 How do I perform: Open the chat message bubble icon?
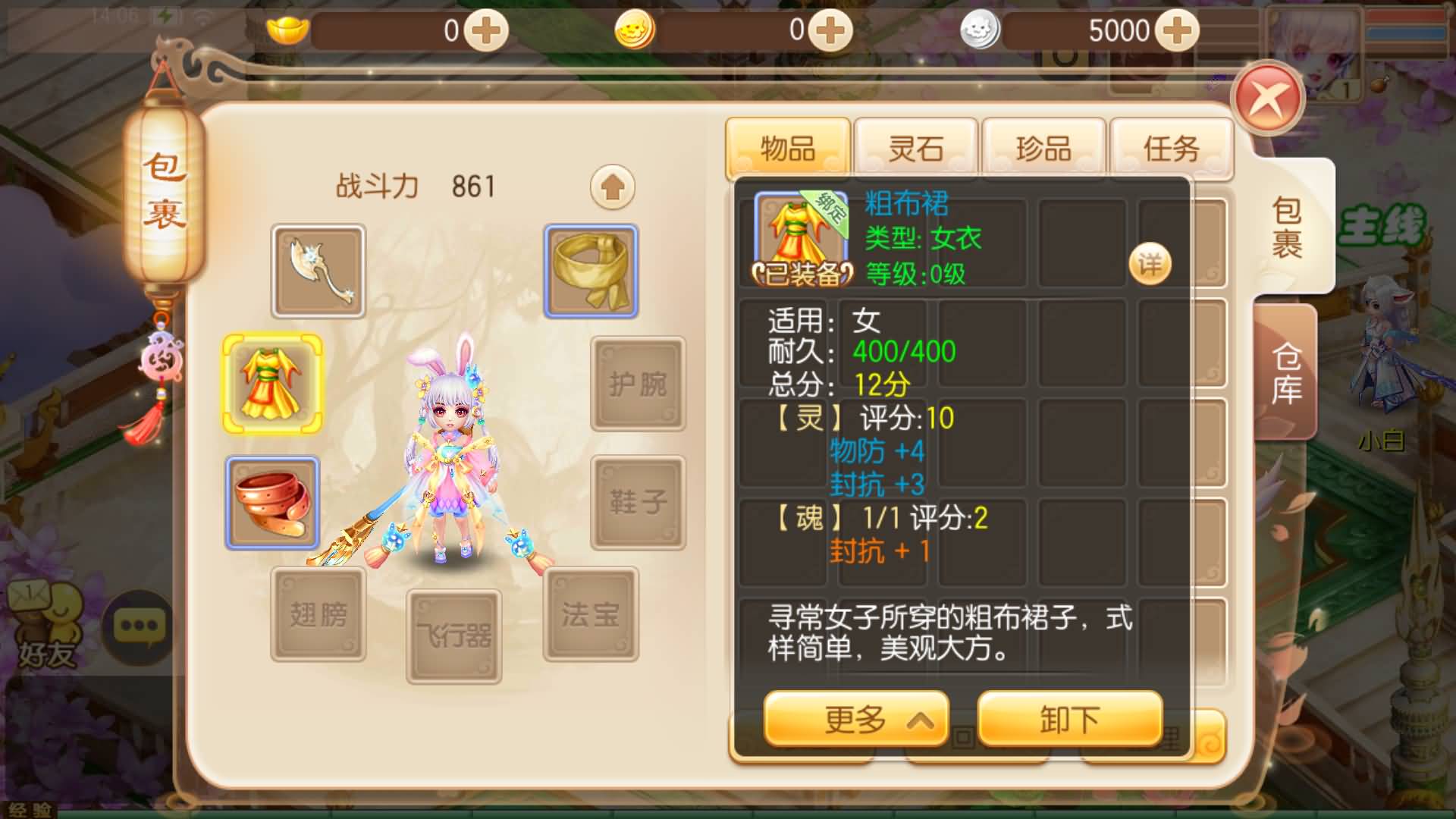pos(136,624)
